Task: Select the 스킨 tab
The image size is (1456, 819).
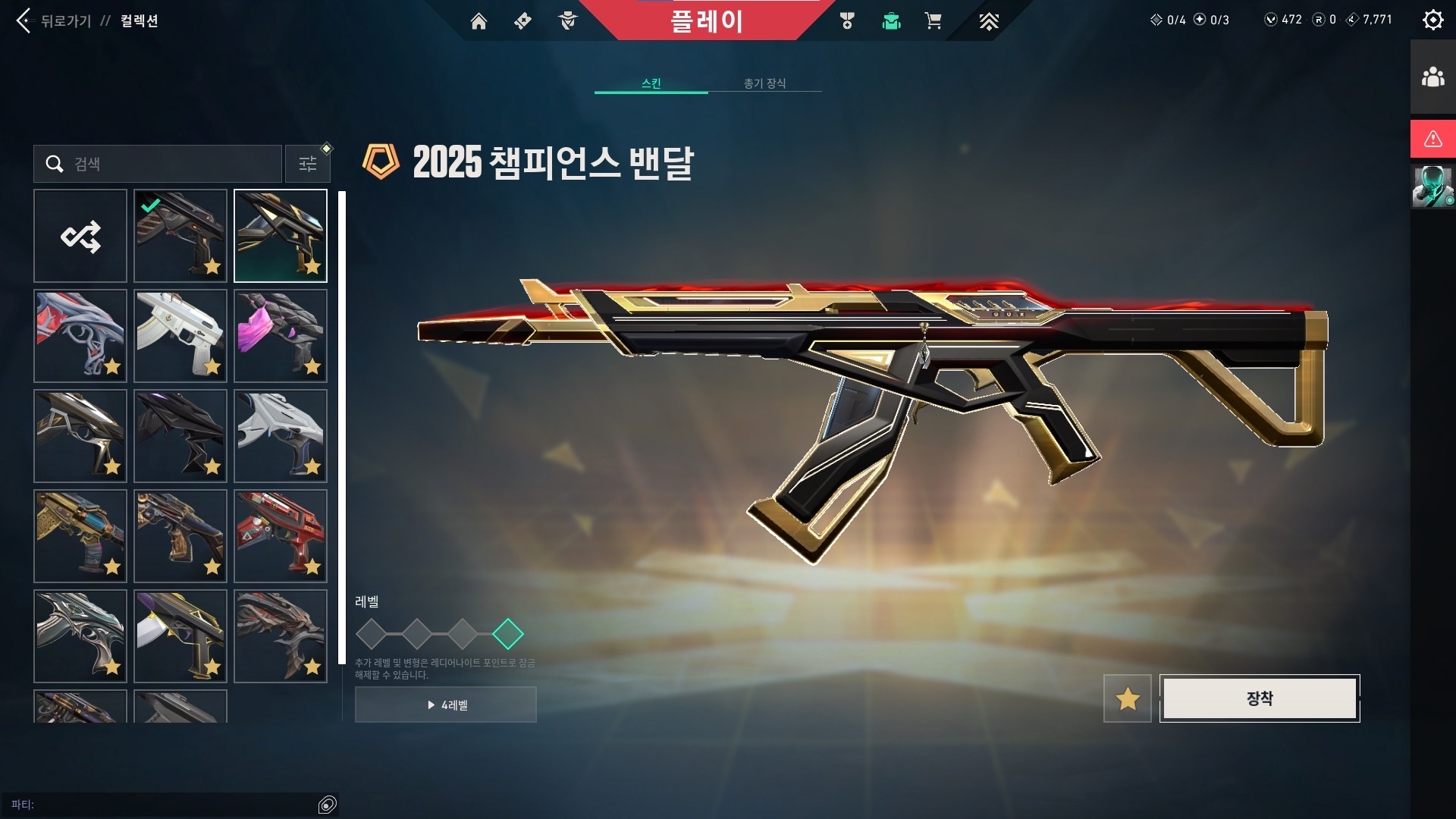Action: tap(651, 83)
